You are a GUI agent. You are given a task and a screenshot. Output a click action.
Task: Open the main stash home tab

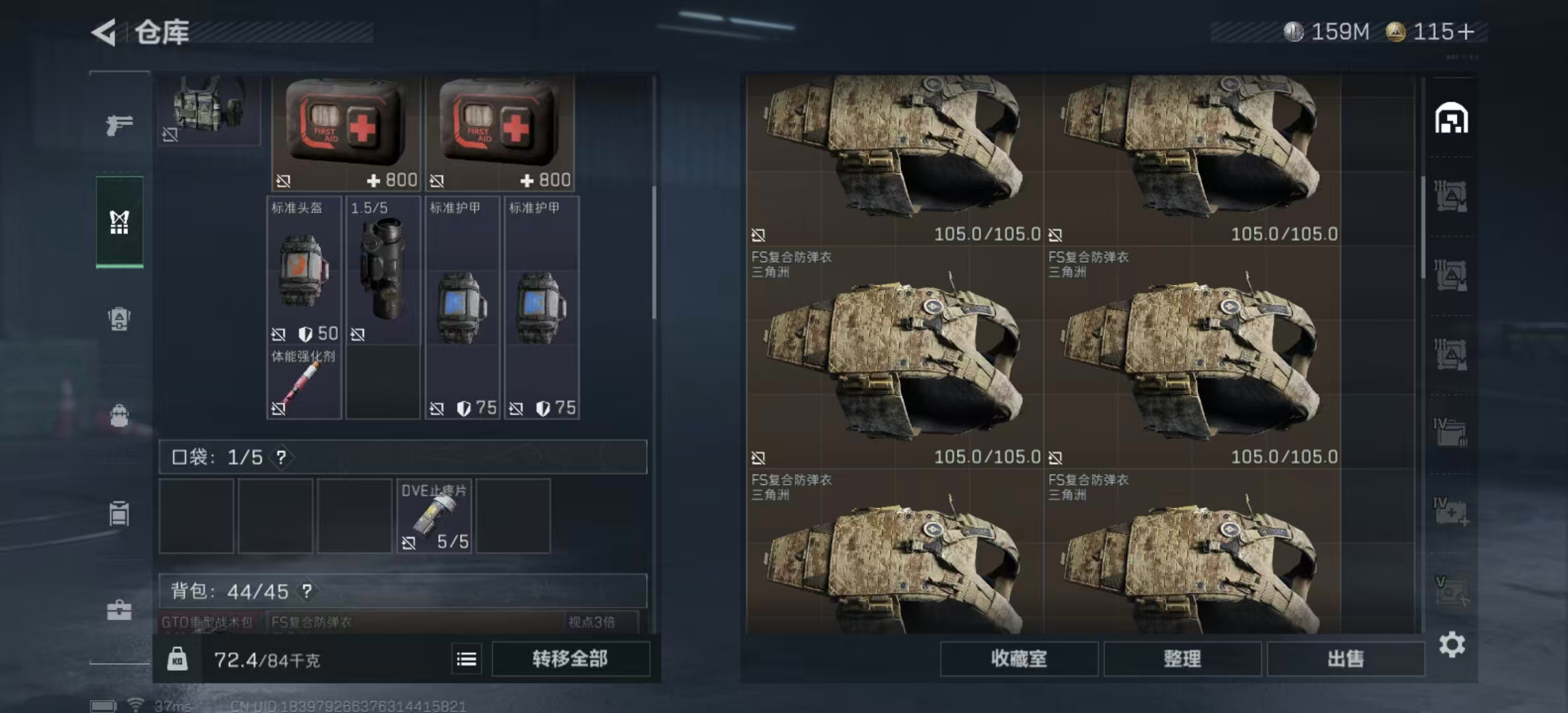1451,119
